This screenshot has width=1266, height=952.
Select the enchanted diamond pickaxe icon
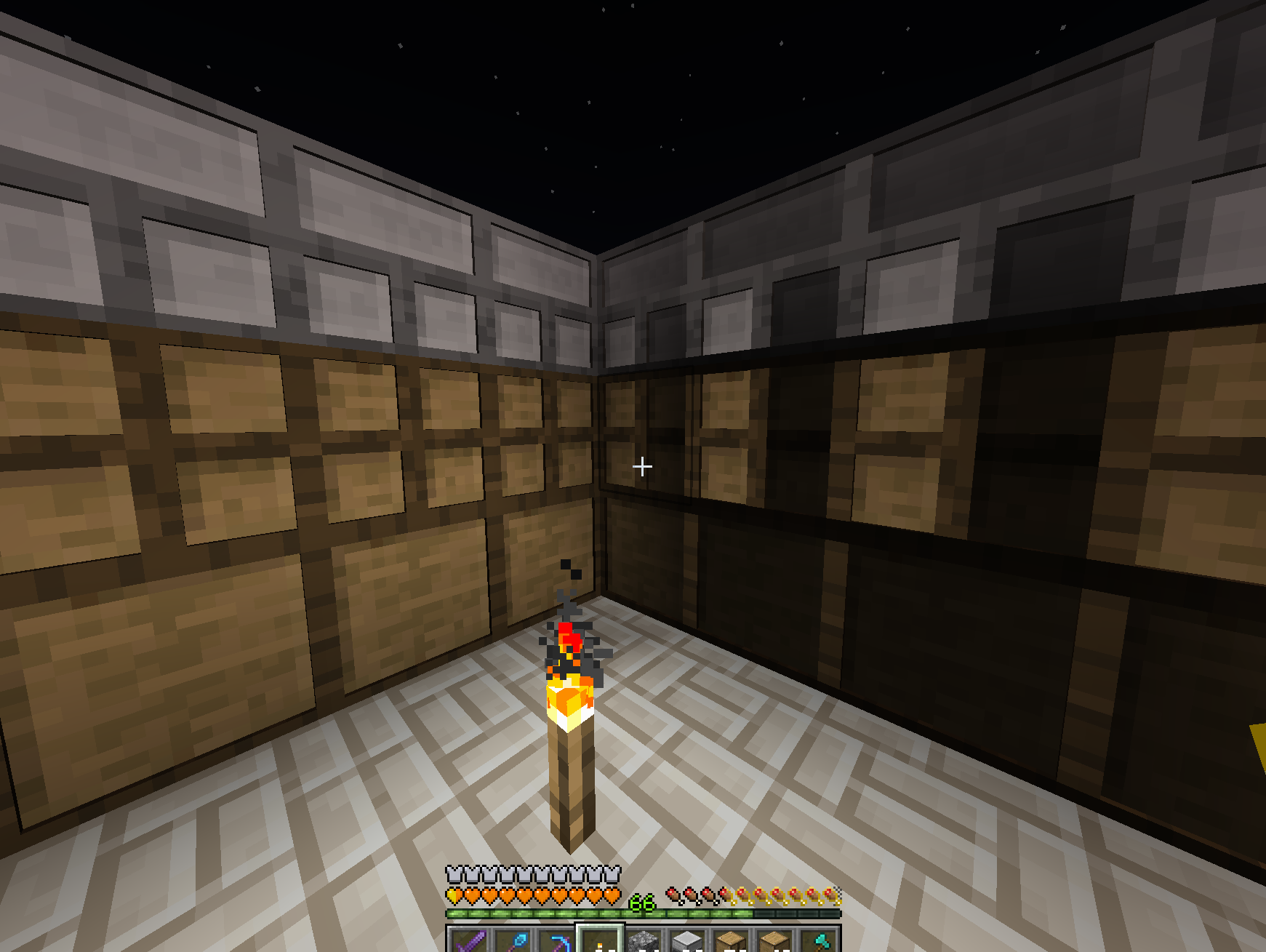point(560,942)
